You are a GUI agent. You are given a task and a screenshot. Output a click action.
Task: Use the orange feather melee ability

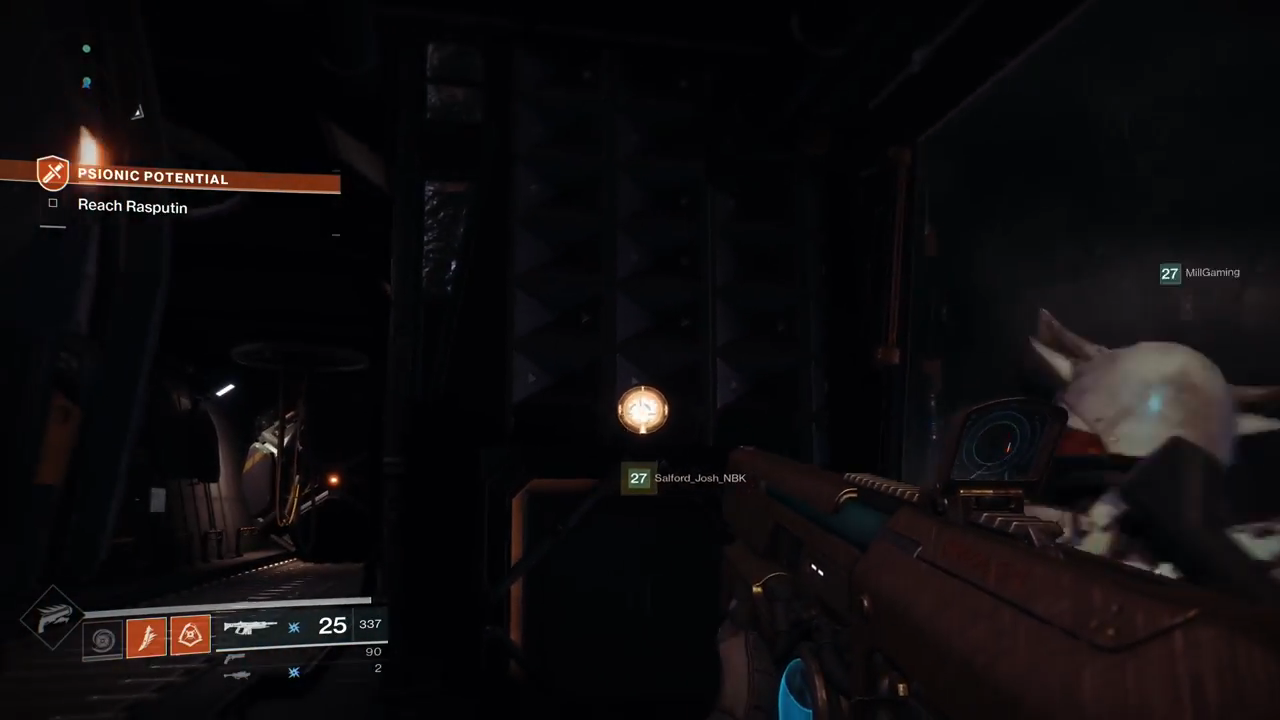point(146,636)
